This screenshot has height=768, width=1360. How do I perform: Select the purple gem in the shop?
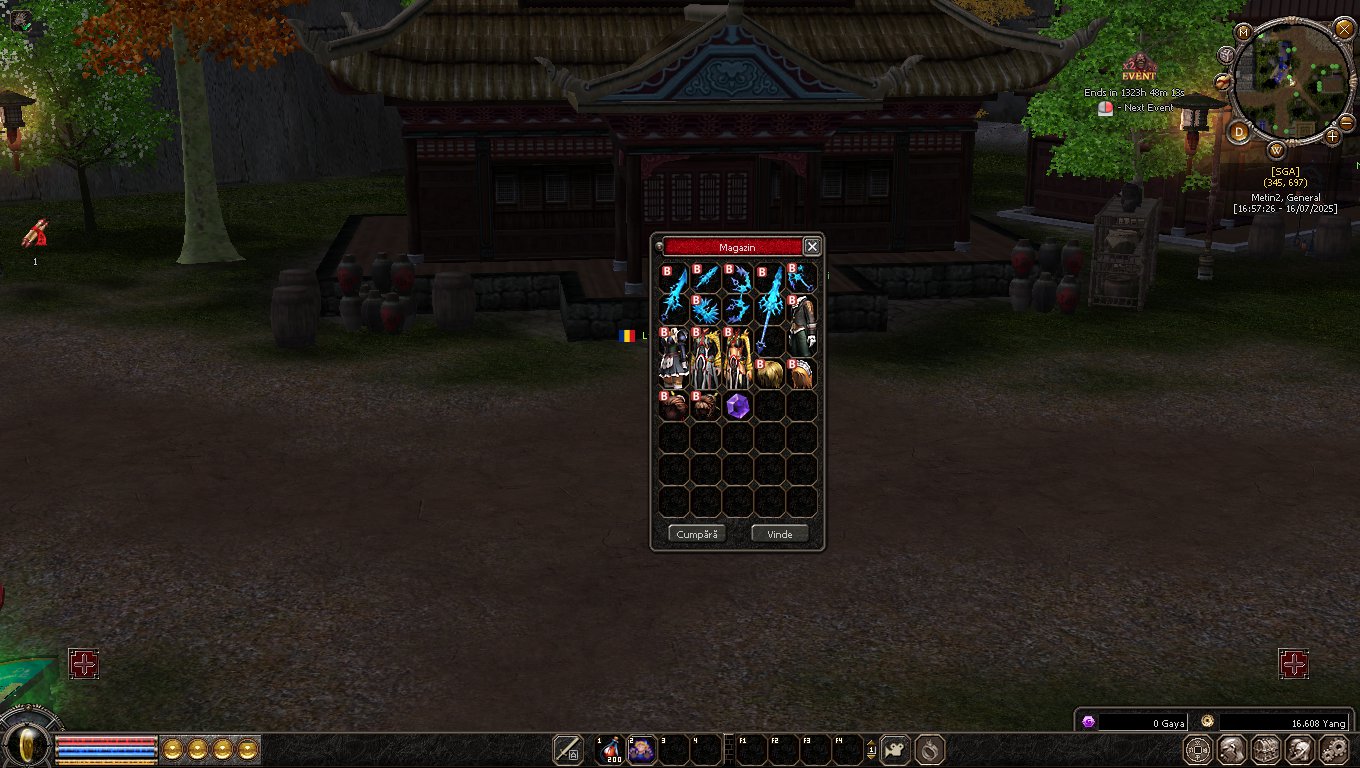[738, 406]
